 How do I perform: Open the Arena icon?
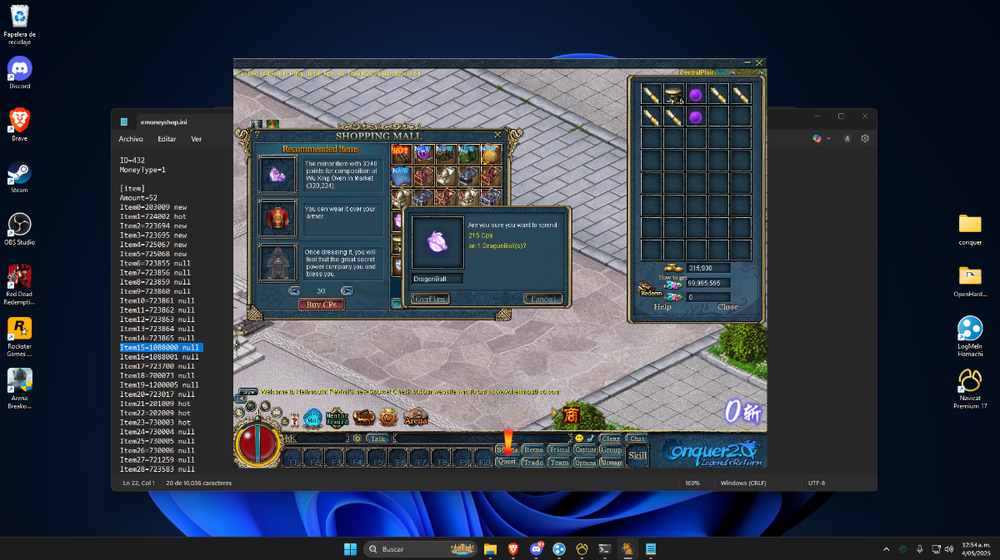tap(414, 417)
